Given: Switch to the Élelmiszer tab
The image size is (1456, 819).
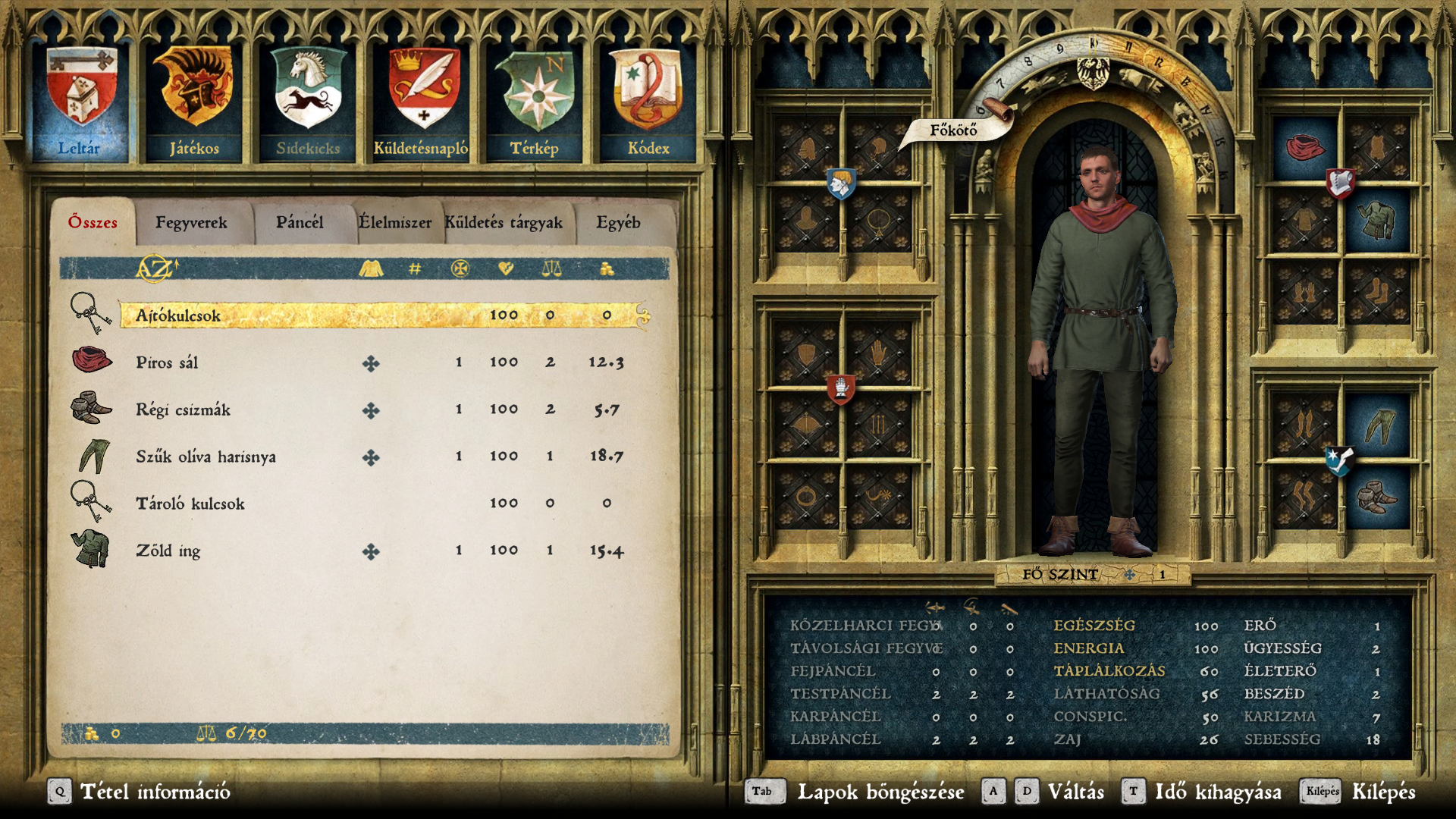Looking at the screenshot, I should (x=395, y=223).
